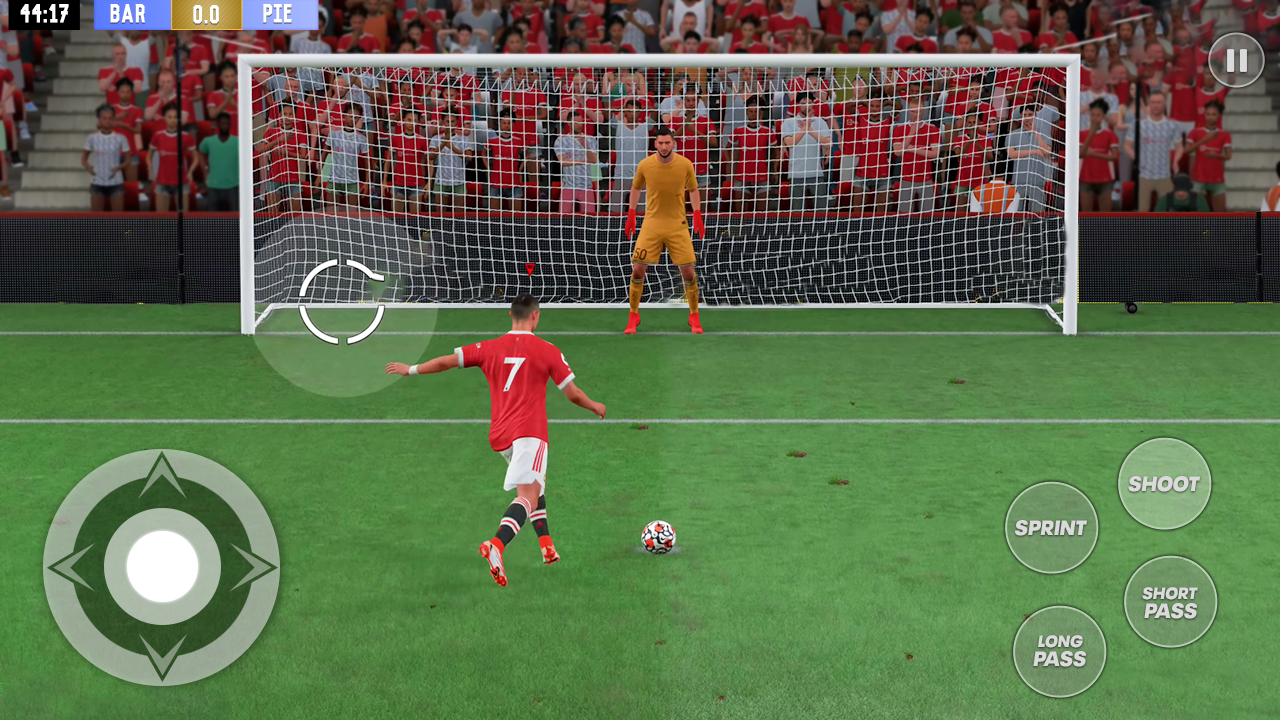Select the BAR team label on the scoreboard
The height and width of the screenshot is (720, 1280).
click(x=130, y=15)
